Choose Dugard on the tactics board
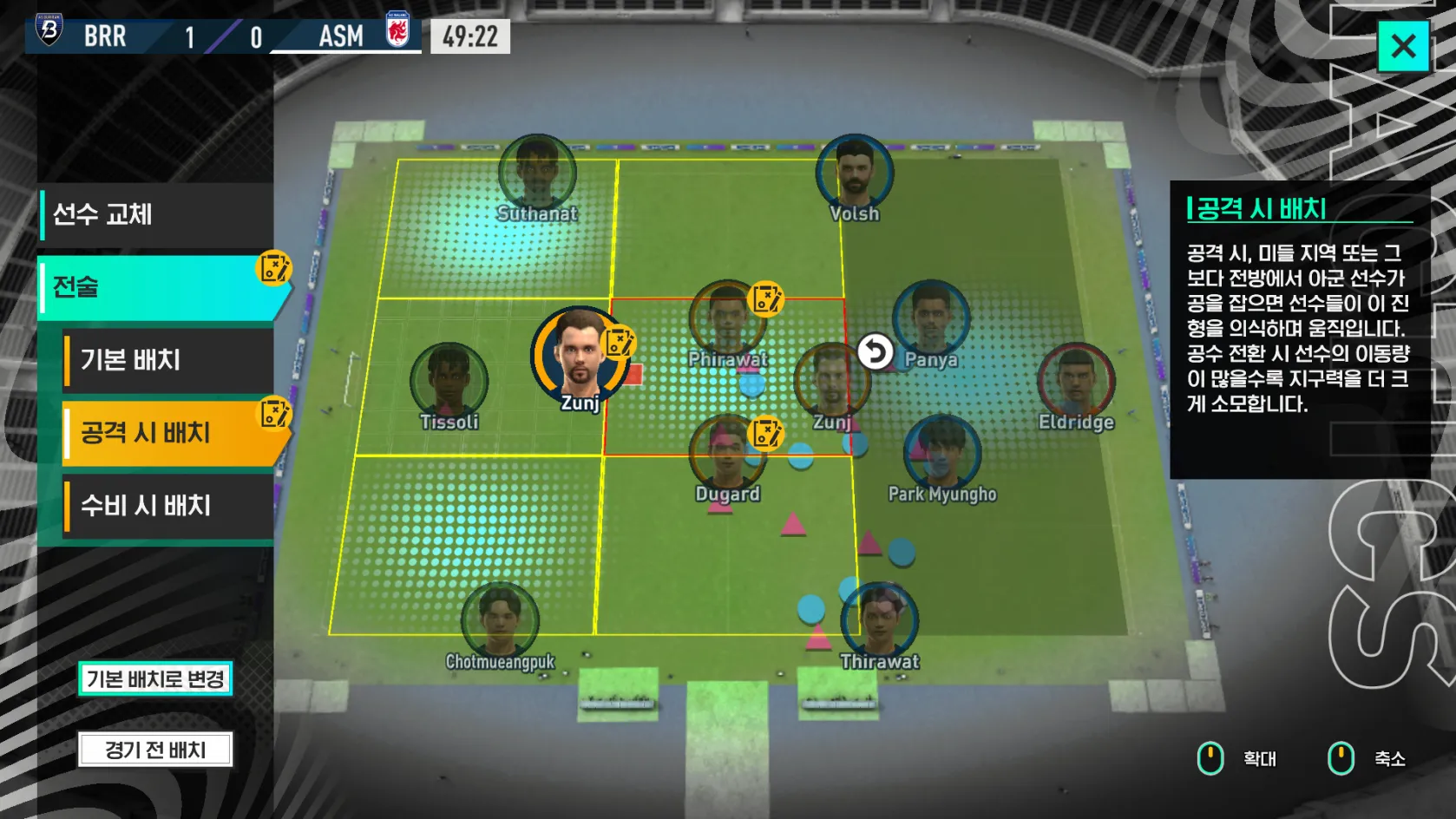The image size is (1456, 819). (727, 454)
